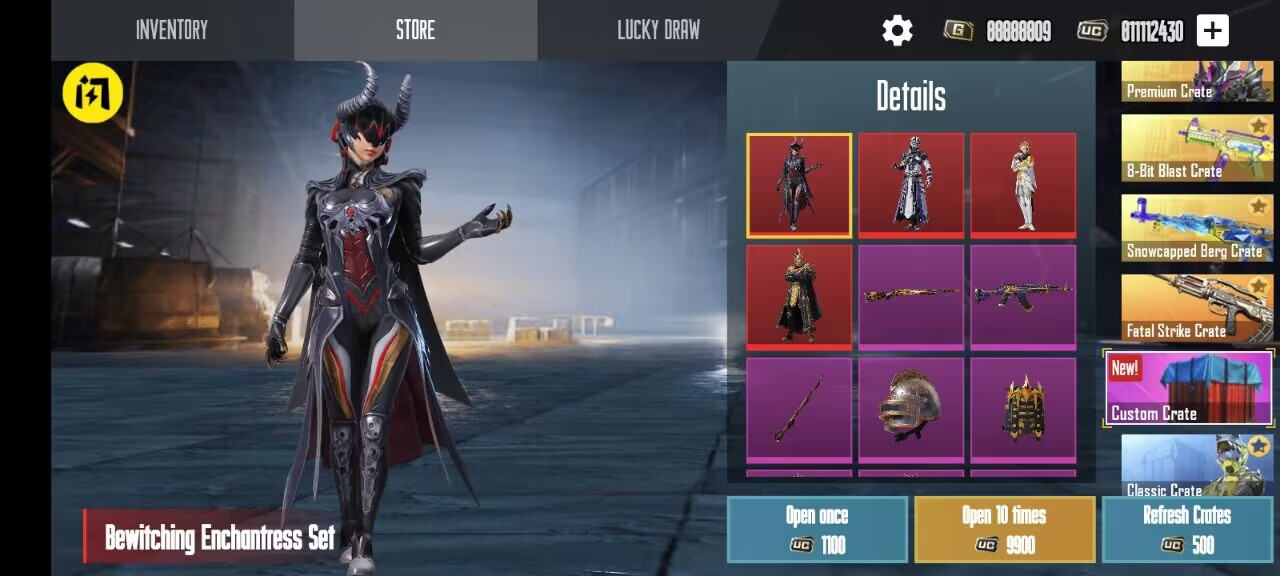Open the crate once for 1100 UC

817,529
